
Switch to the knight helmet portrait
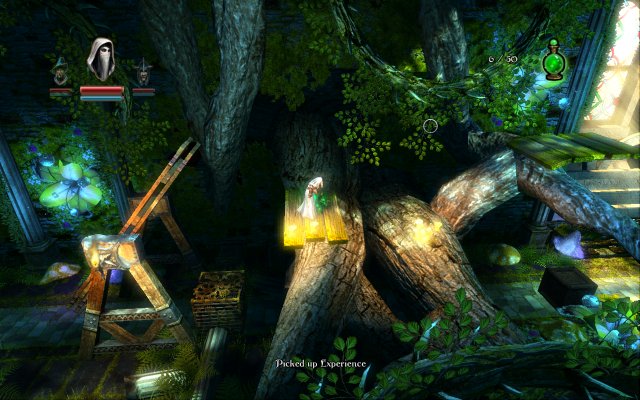(144, 71)
